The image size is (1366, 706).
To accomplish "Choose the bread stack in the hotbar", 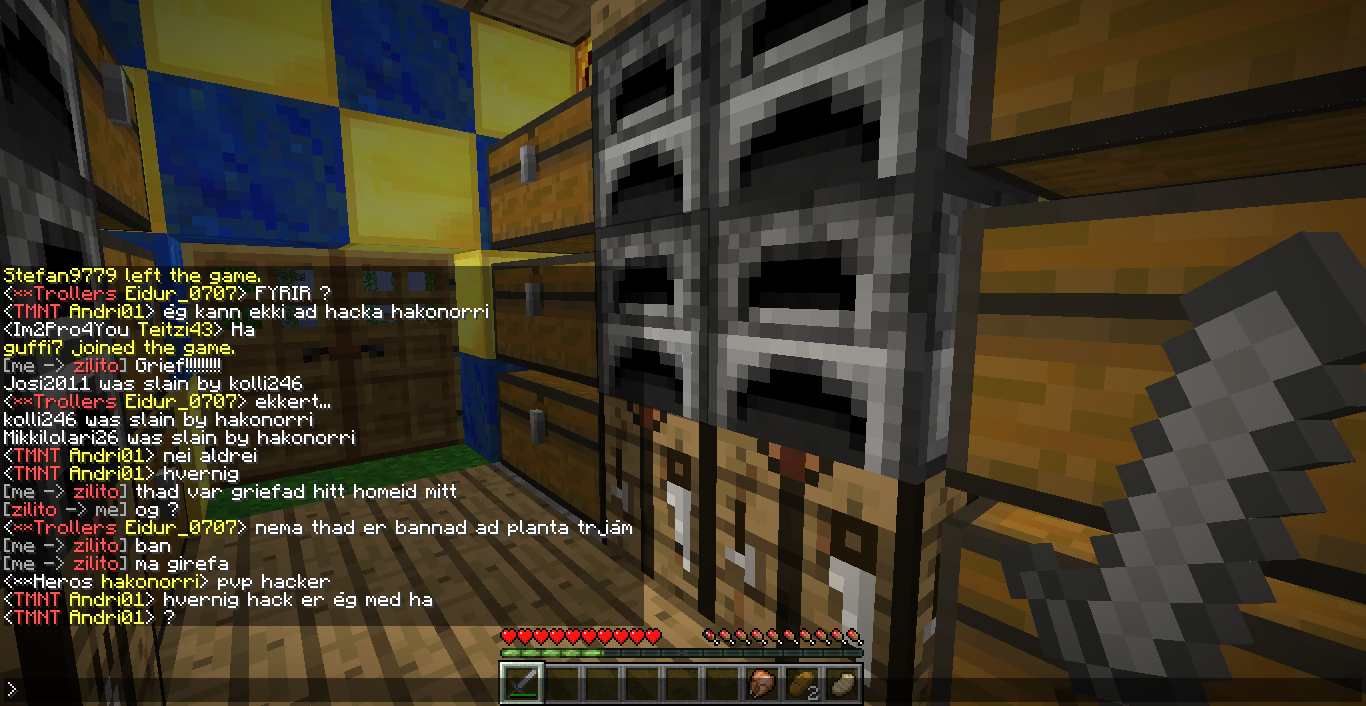I will click(802, 683).
